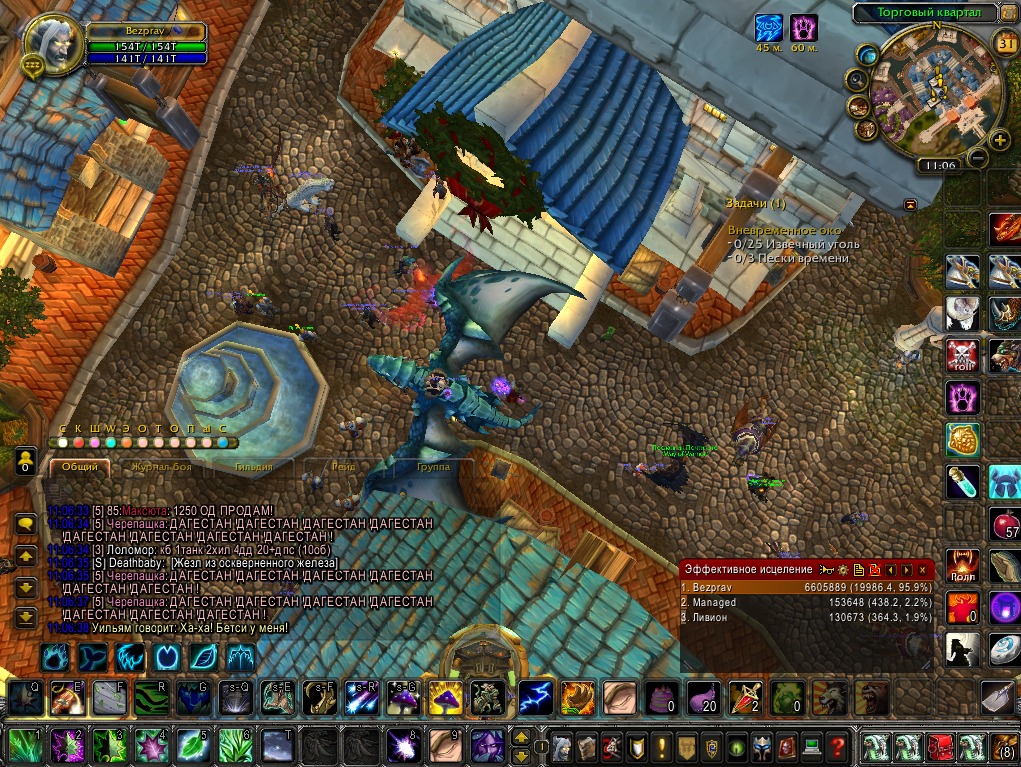Open the Журнал боя combat log tab
This screenshot has height=767, width=1021.
(161, 466)
